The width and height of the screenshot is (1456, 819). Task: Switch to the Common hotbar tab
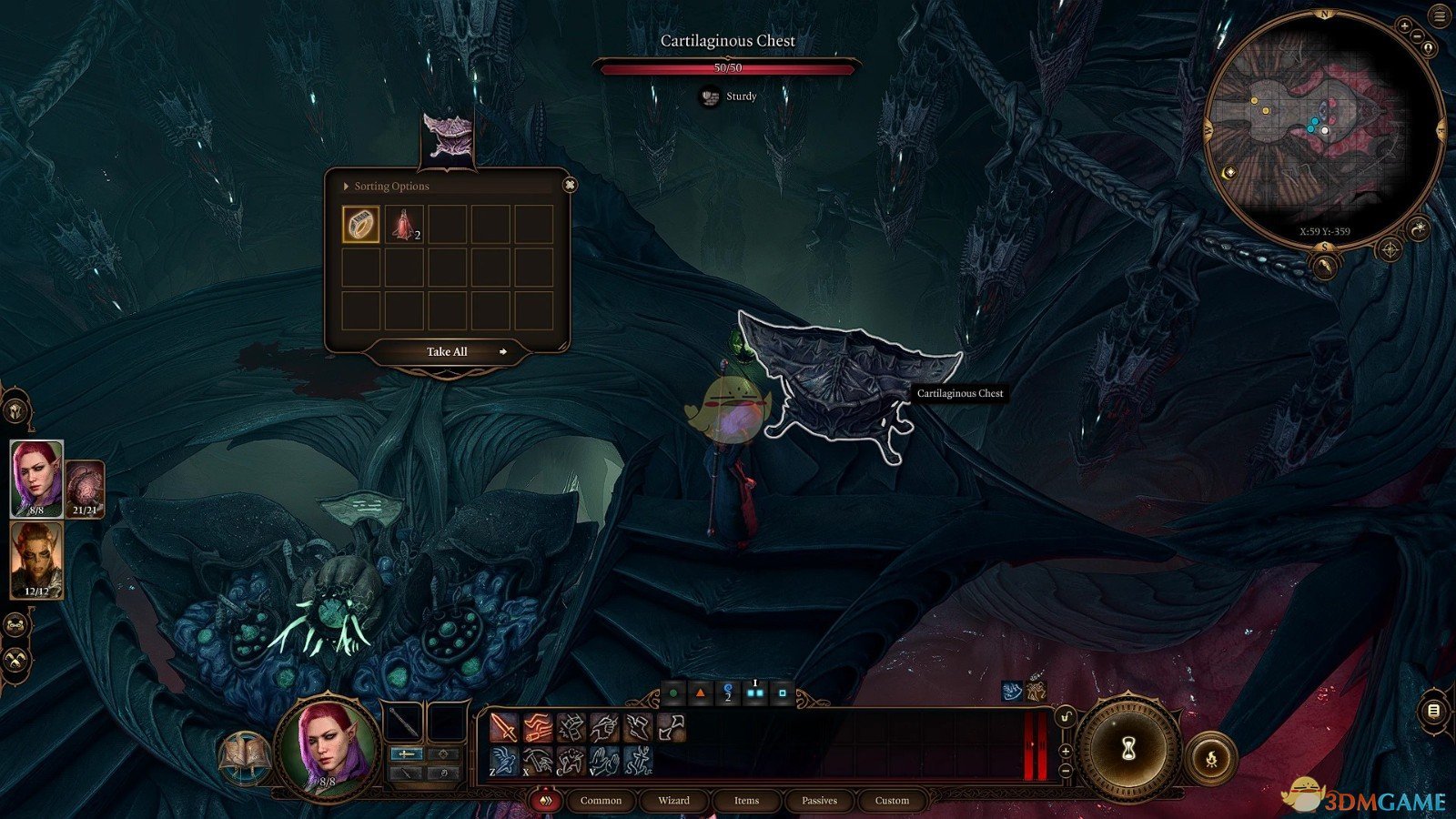601,801
